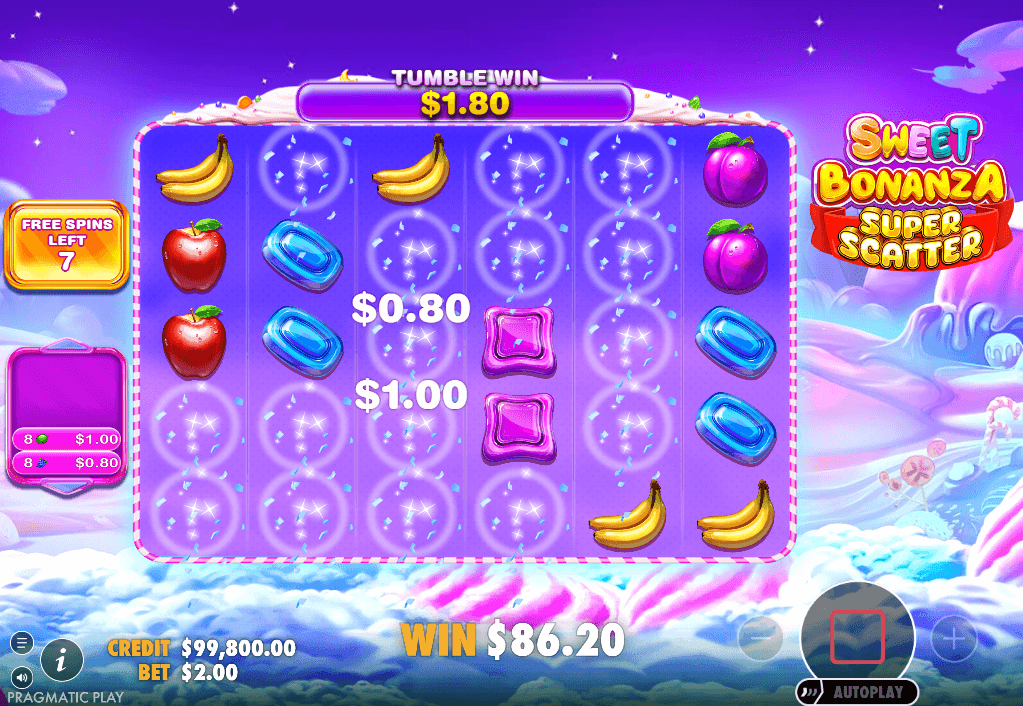
Task: Open the hamburger menu
Action: pyautogui.click(x=22, y=642)
